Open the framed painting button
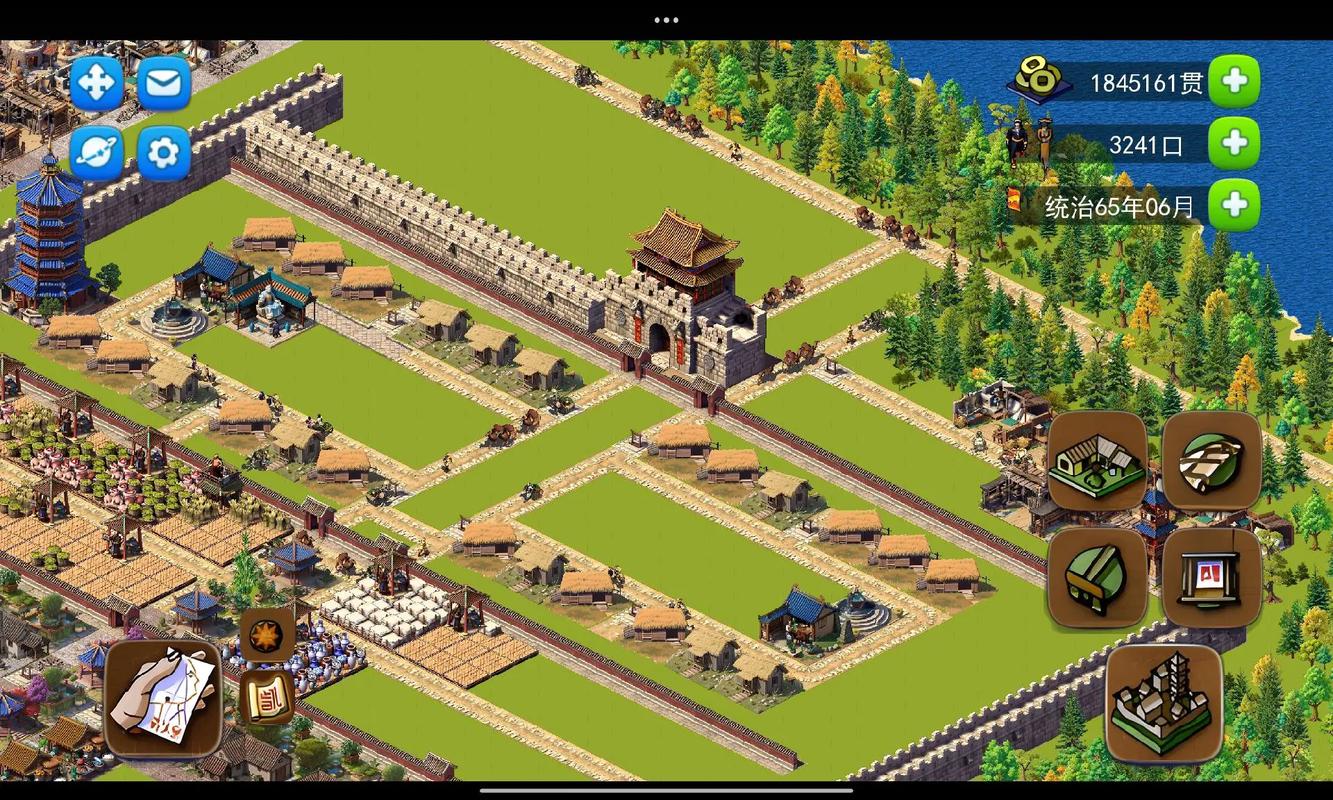 coord(1211,578)
